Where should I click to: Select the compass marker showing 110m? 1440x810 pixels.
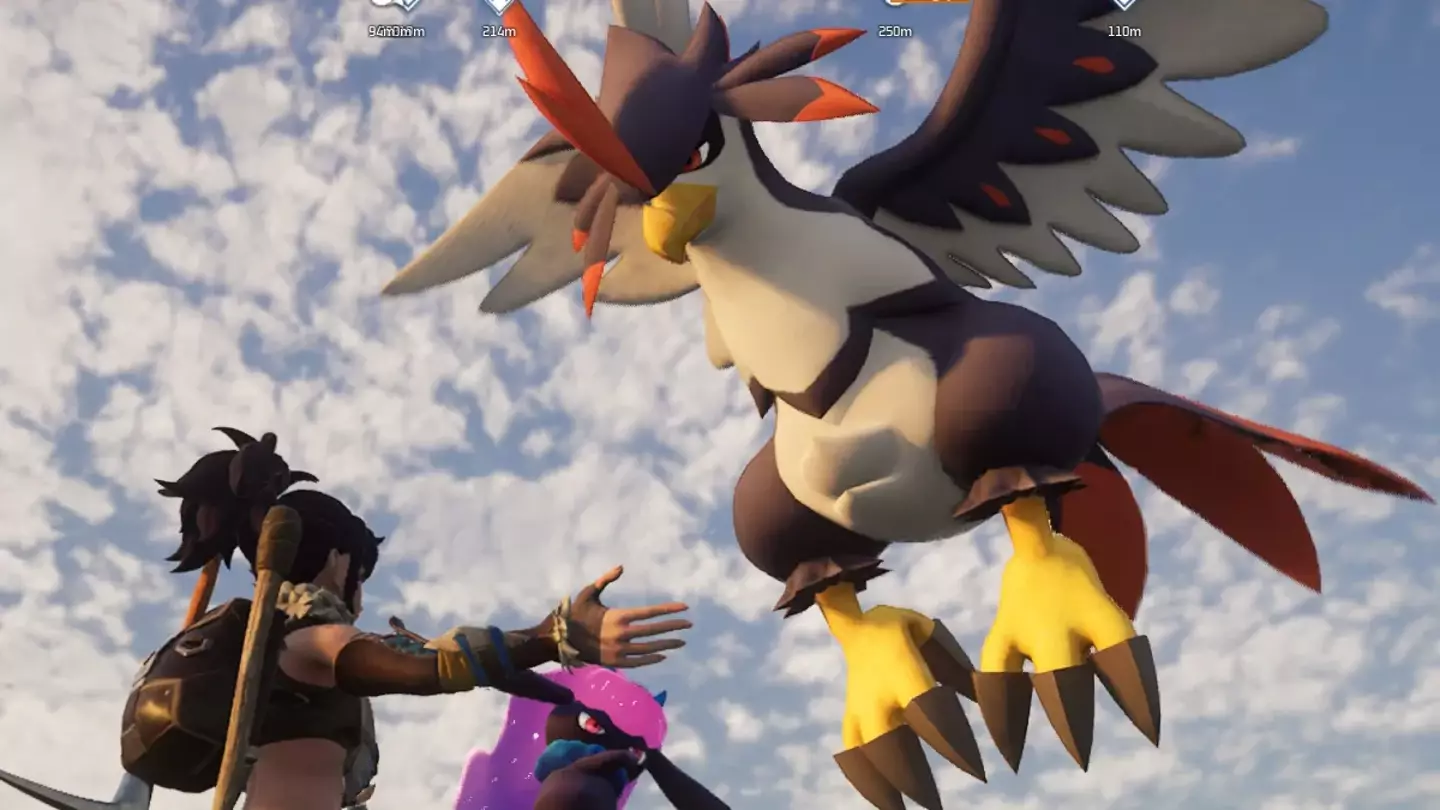1124,6
